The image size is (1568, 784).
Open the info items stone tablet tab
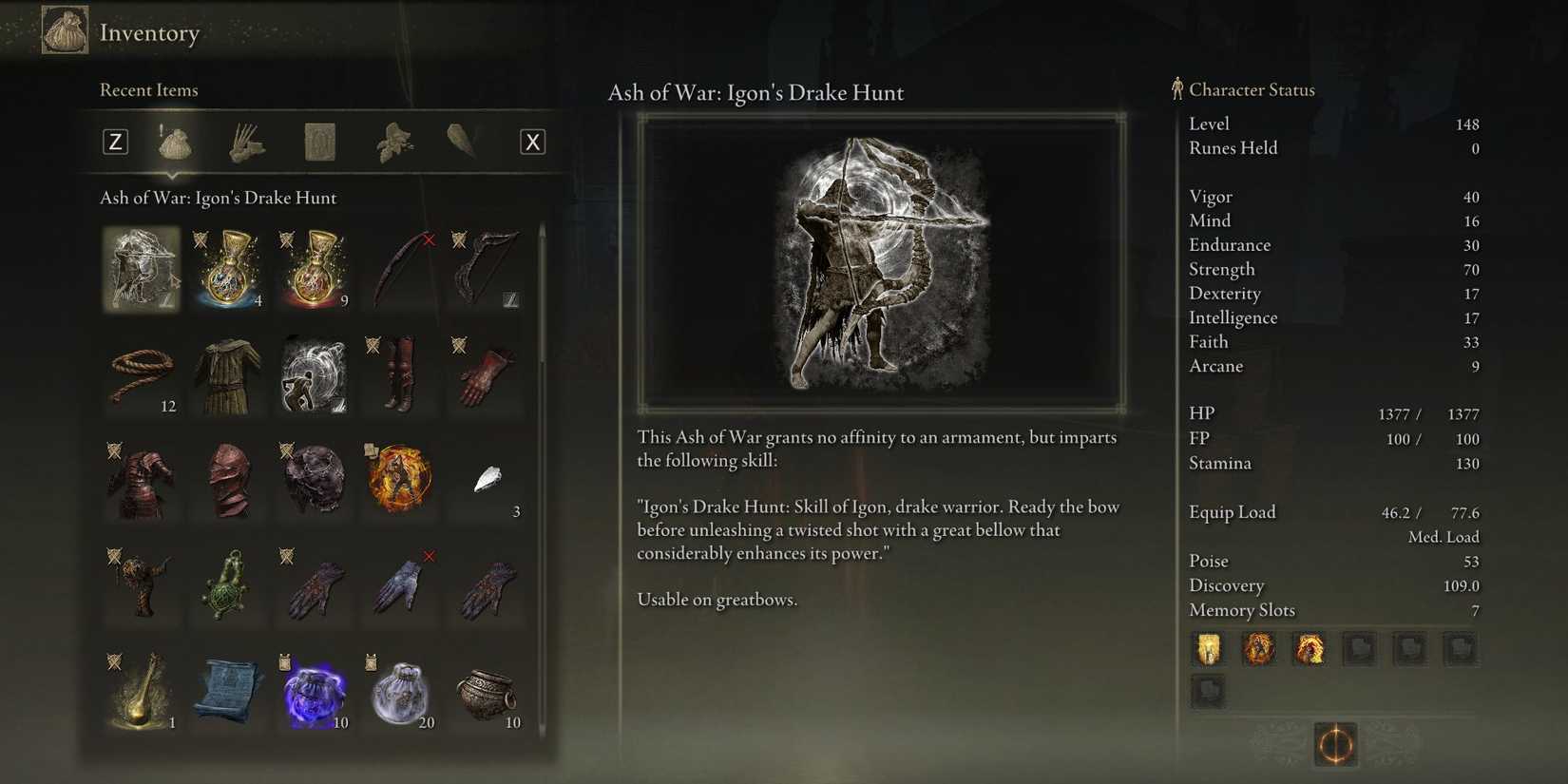(318, 141)
